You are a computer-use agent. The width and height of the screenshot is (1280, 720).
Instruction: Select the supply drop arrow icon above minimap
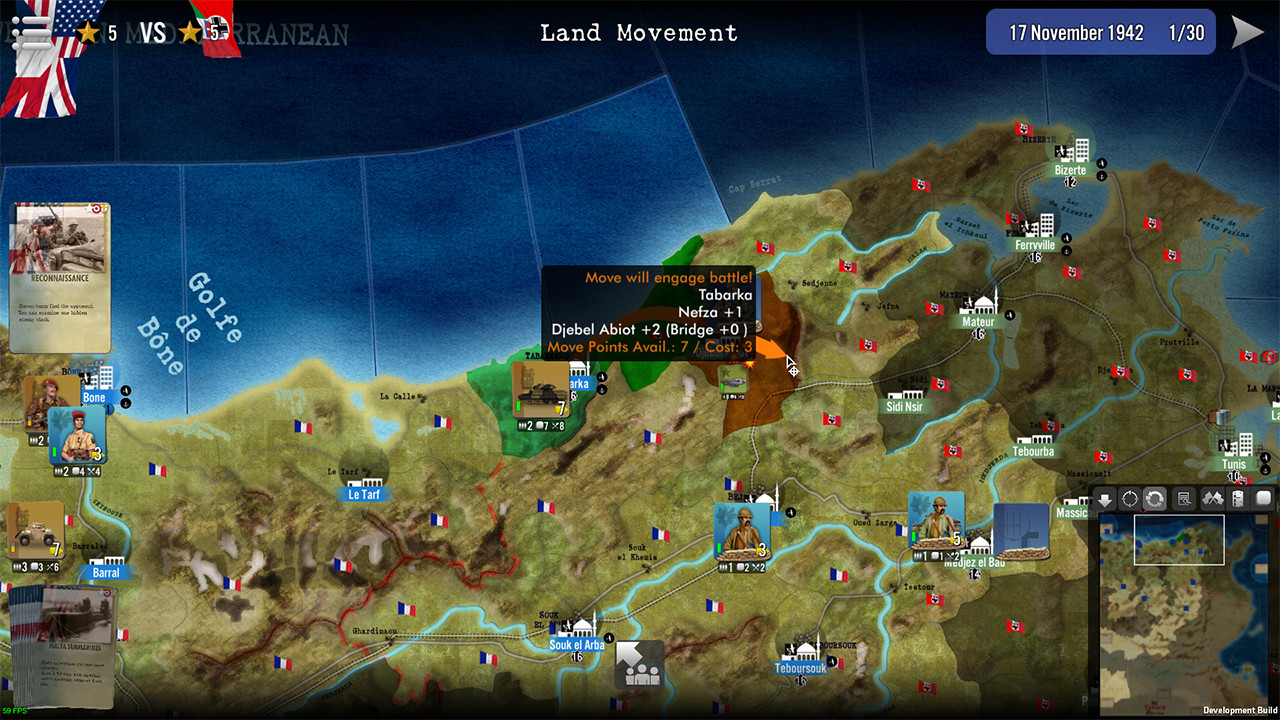click(1104, 498)
